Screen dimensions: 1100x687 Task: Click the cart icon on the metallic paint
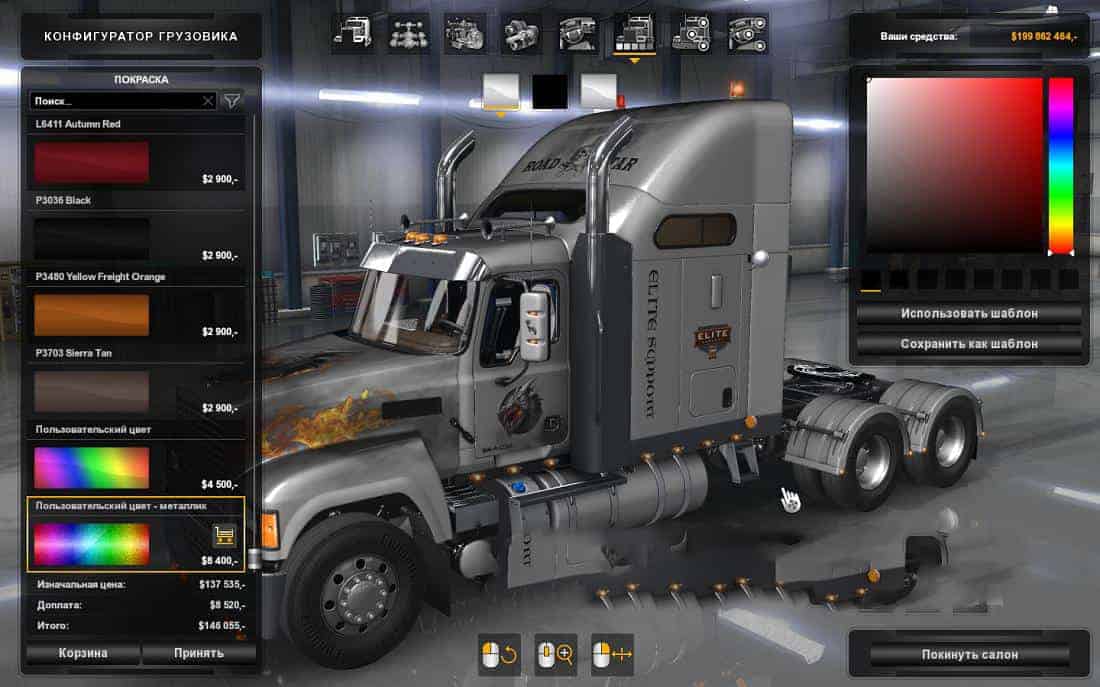tap(225, 535)
